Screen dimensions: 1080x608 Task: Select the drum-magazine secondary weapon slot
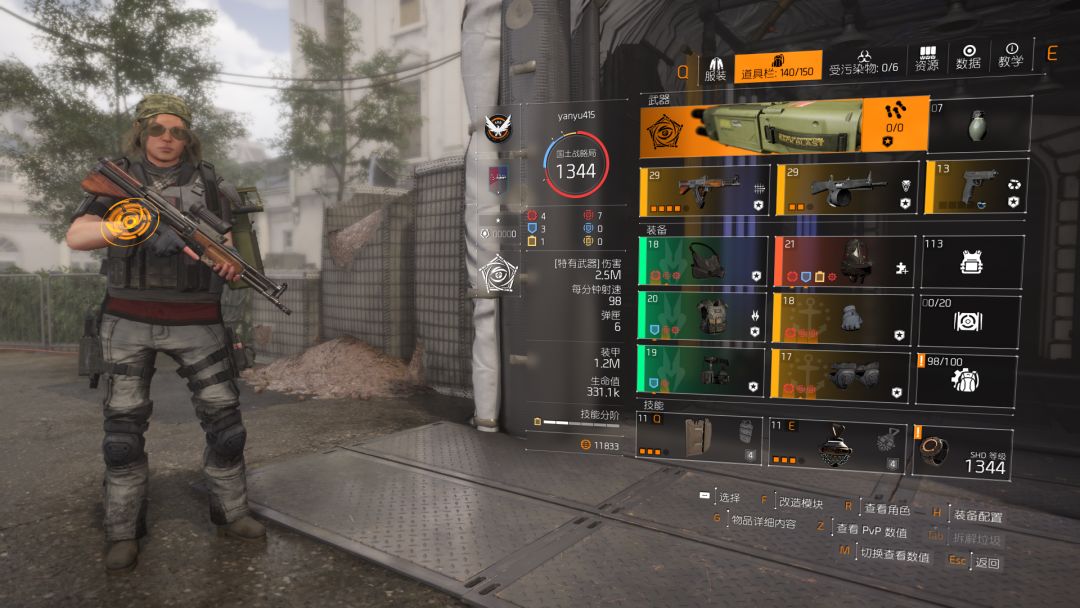(x=845, y=189)
